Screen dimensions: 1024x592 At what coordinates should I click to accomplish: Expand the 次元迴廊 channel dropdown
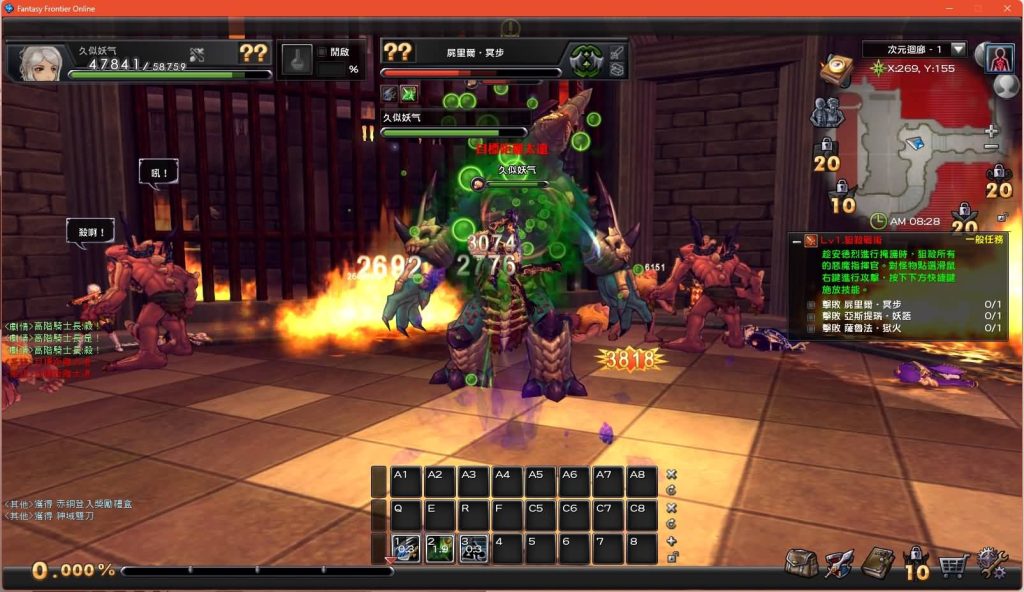coord(958,49)
